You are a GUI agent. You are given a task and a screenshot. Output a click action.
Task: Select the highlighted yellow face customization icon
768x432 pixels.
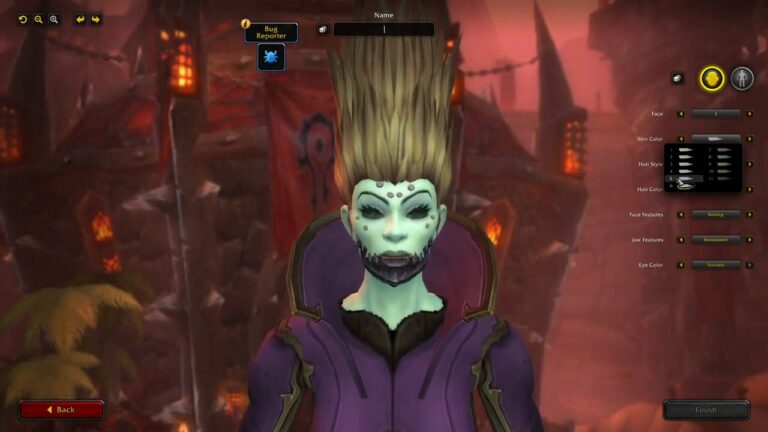click(x=711, y=78)
